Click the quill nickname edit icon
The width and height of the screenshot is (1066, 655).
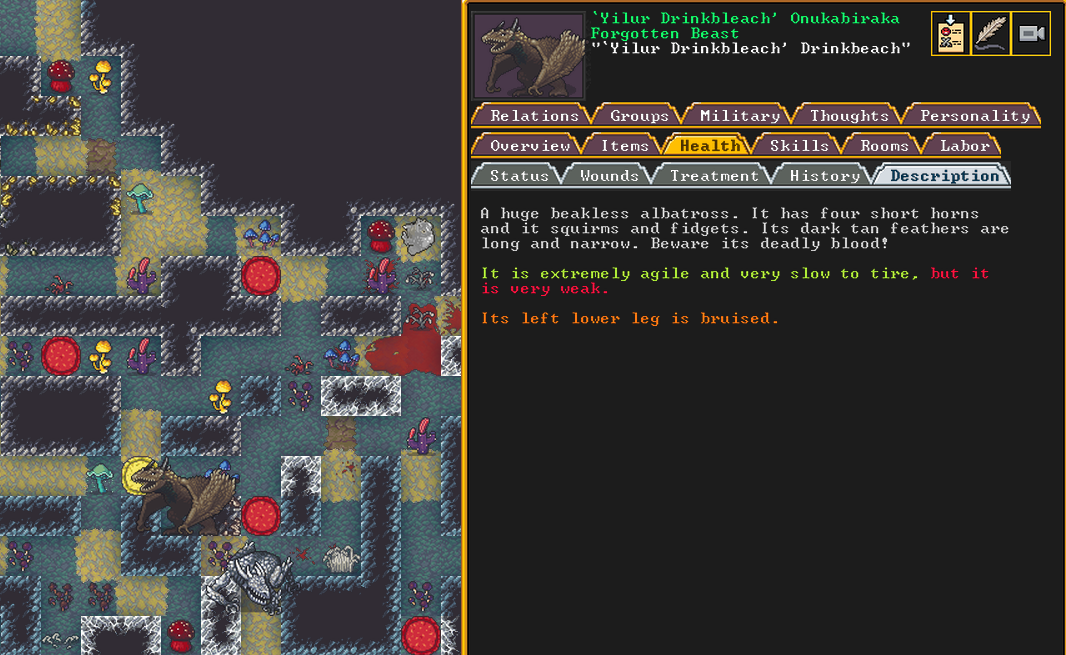[990, 34]
